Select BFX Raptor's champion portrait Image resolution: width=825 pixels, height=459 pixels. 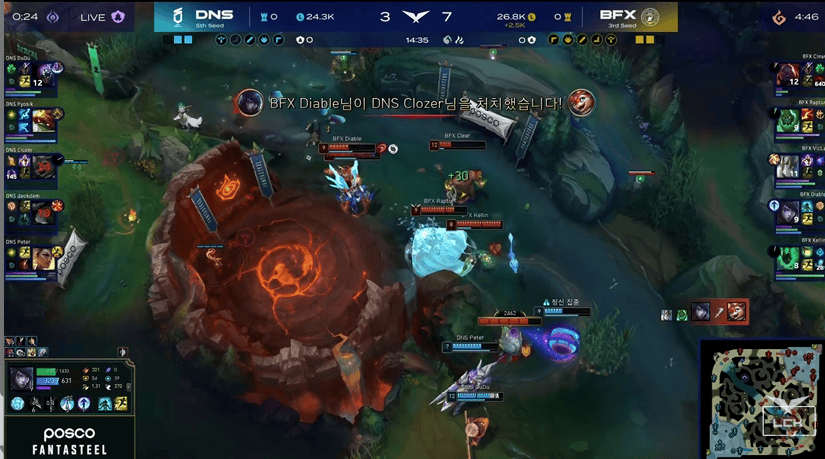[x=785, y=120]
